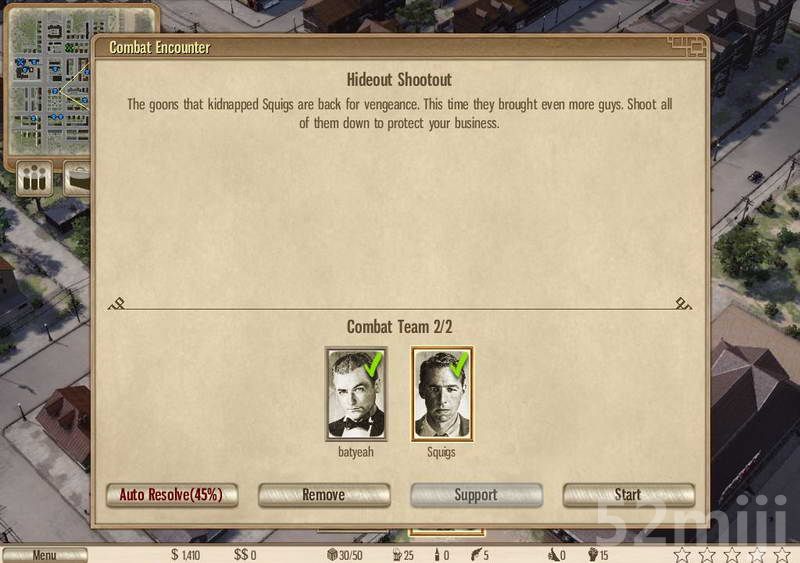Screen dimensions: 800x563
Task: Choose Auto Resolve for the encounter
Action: pos(171,495)
